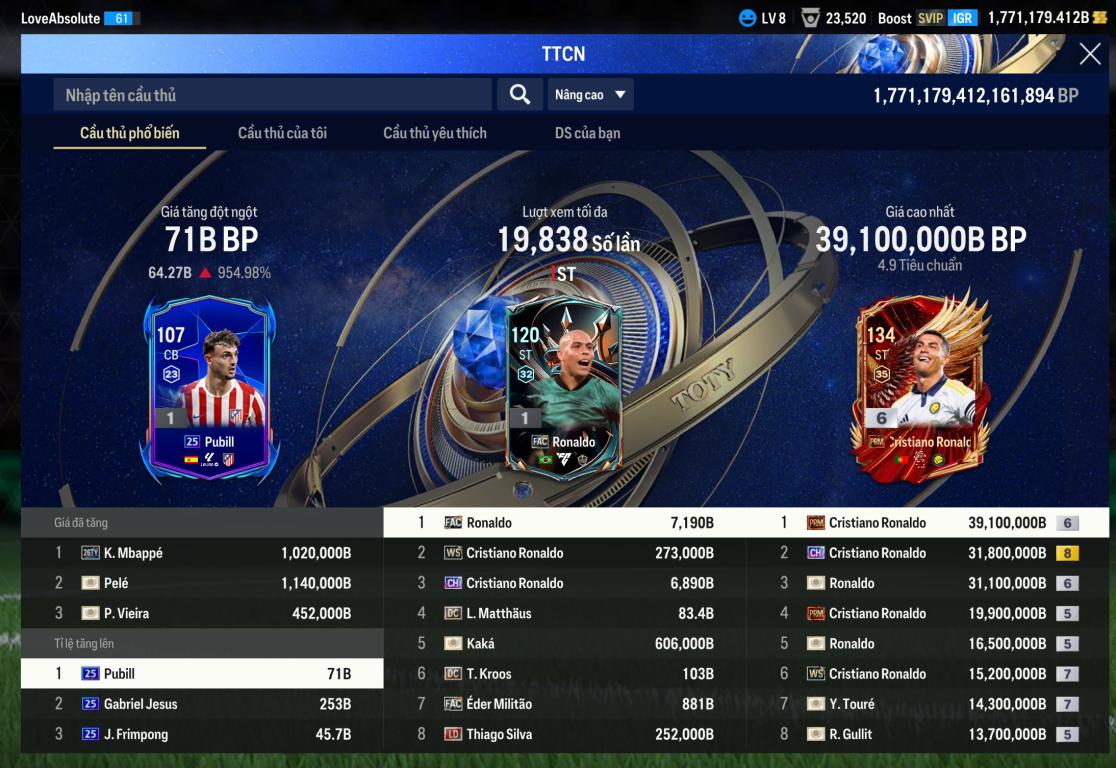Select the Gabriel Jesus row

point(202,704)
